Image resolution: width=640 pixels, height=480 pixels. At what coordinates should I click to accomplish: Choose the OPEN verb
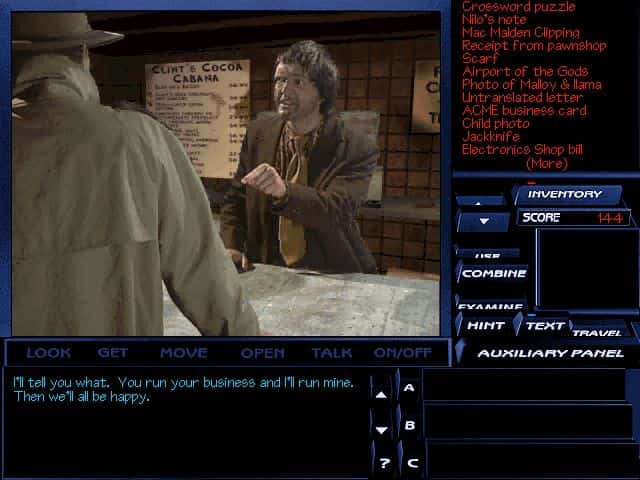[262, 352]
